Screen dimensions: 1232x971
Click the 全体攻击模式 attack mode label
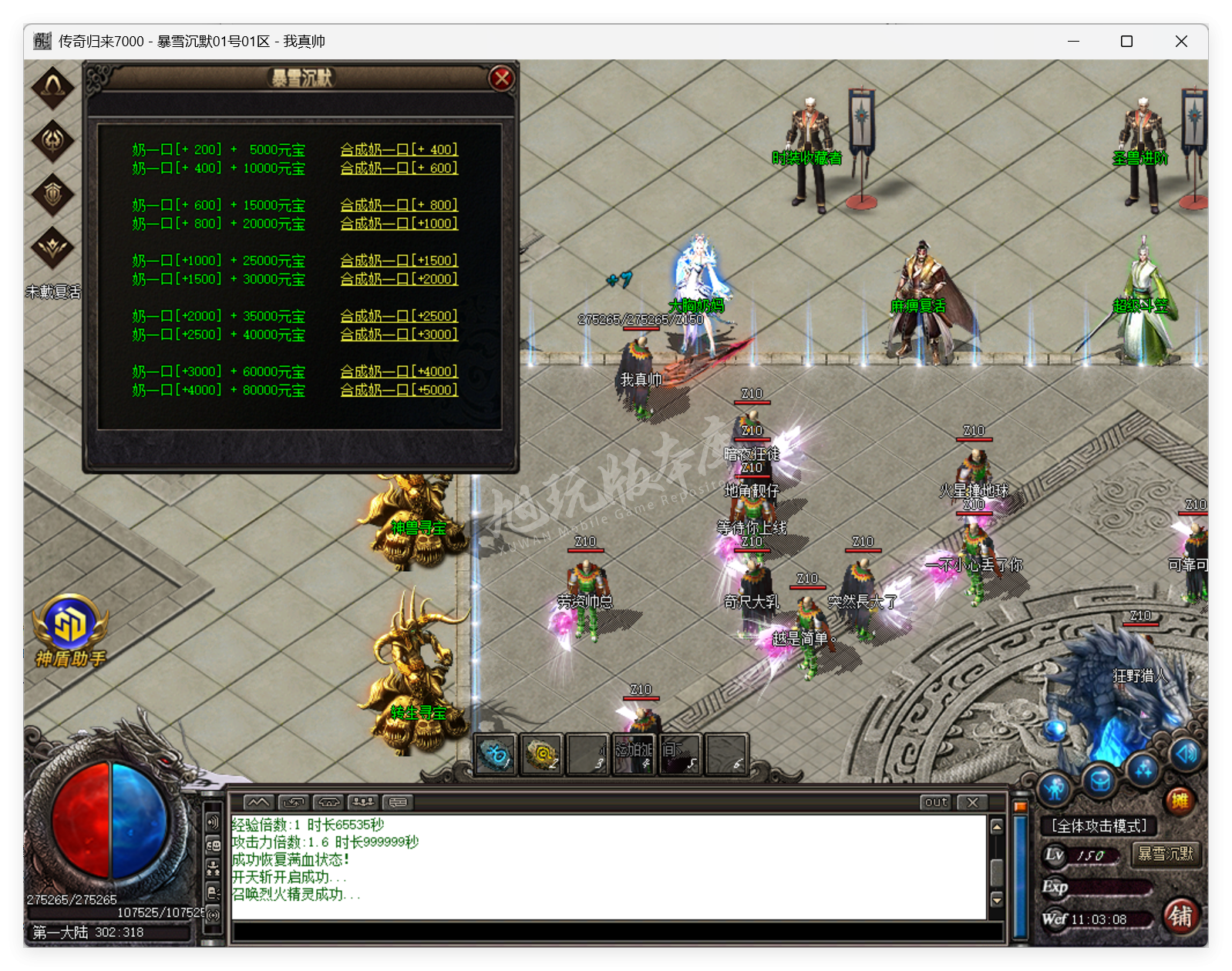(x=1098, y=825)
